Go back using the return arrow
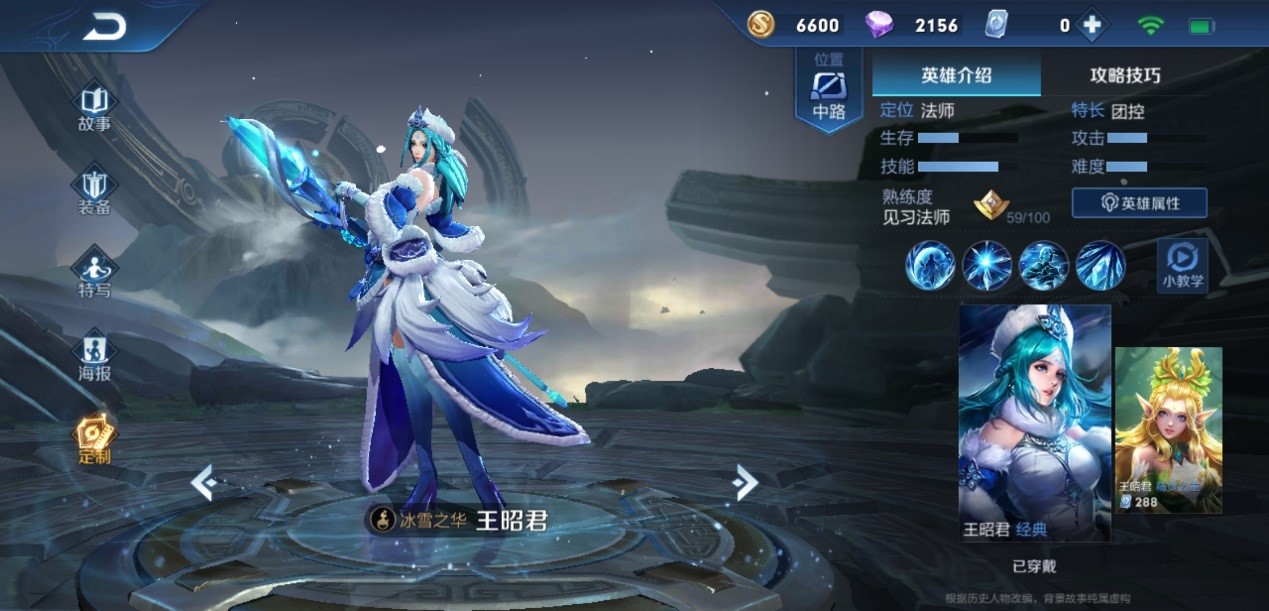The height and width of the screenshot is (611, 1269). pyautogui.click(x=104, y=28)
